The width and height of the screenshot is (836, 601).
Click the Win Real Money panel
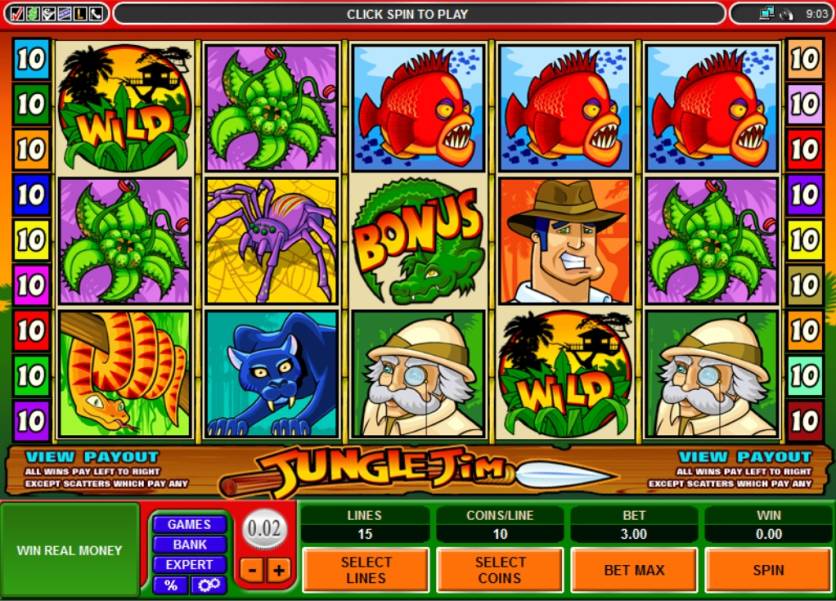pos(70,550)
